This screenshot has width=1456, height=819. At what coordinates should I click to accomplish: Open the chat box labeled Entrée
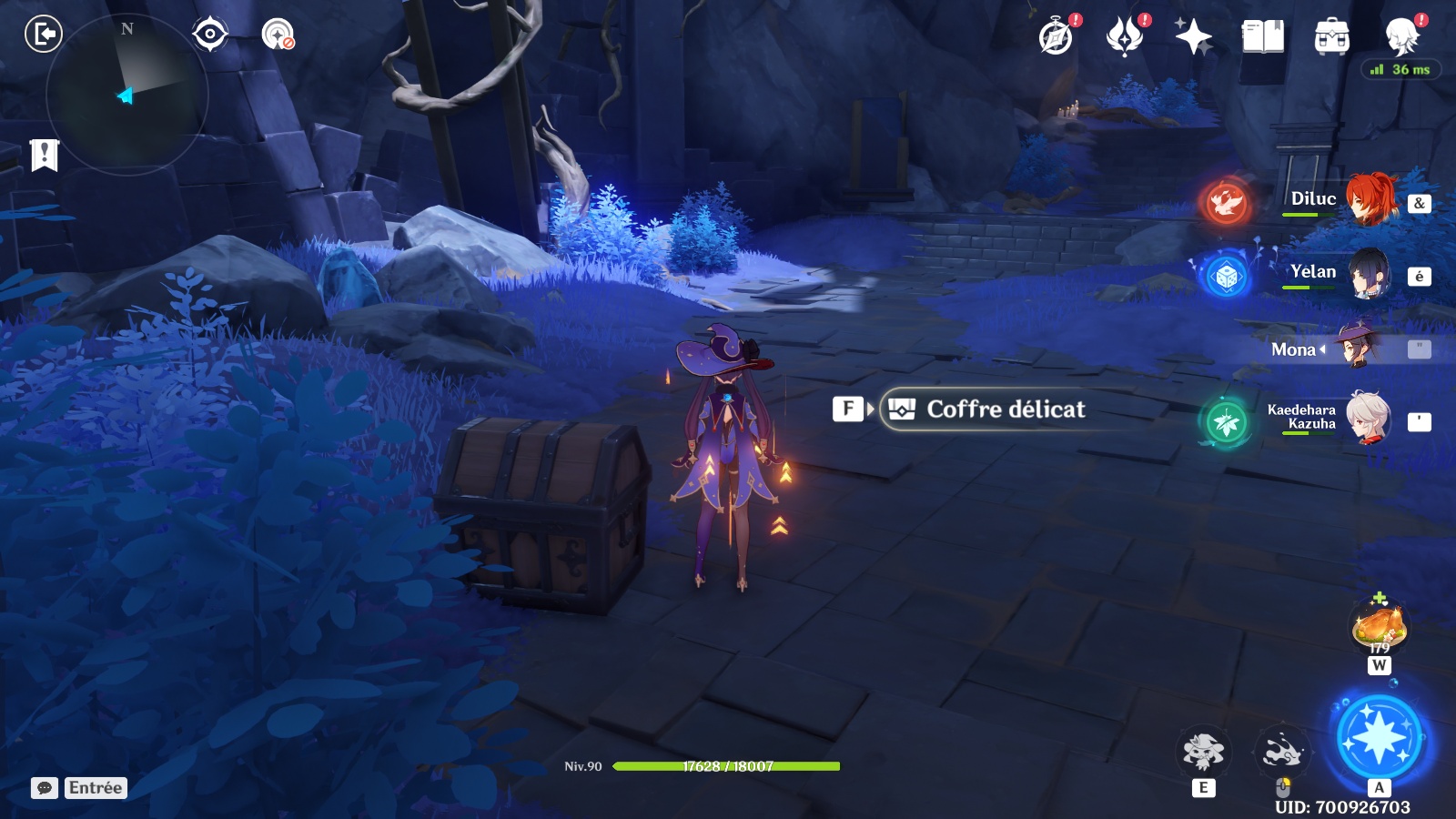click(79, 788)
